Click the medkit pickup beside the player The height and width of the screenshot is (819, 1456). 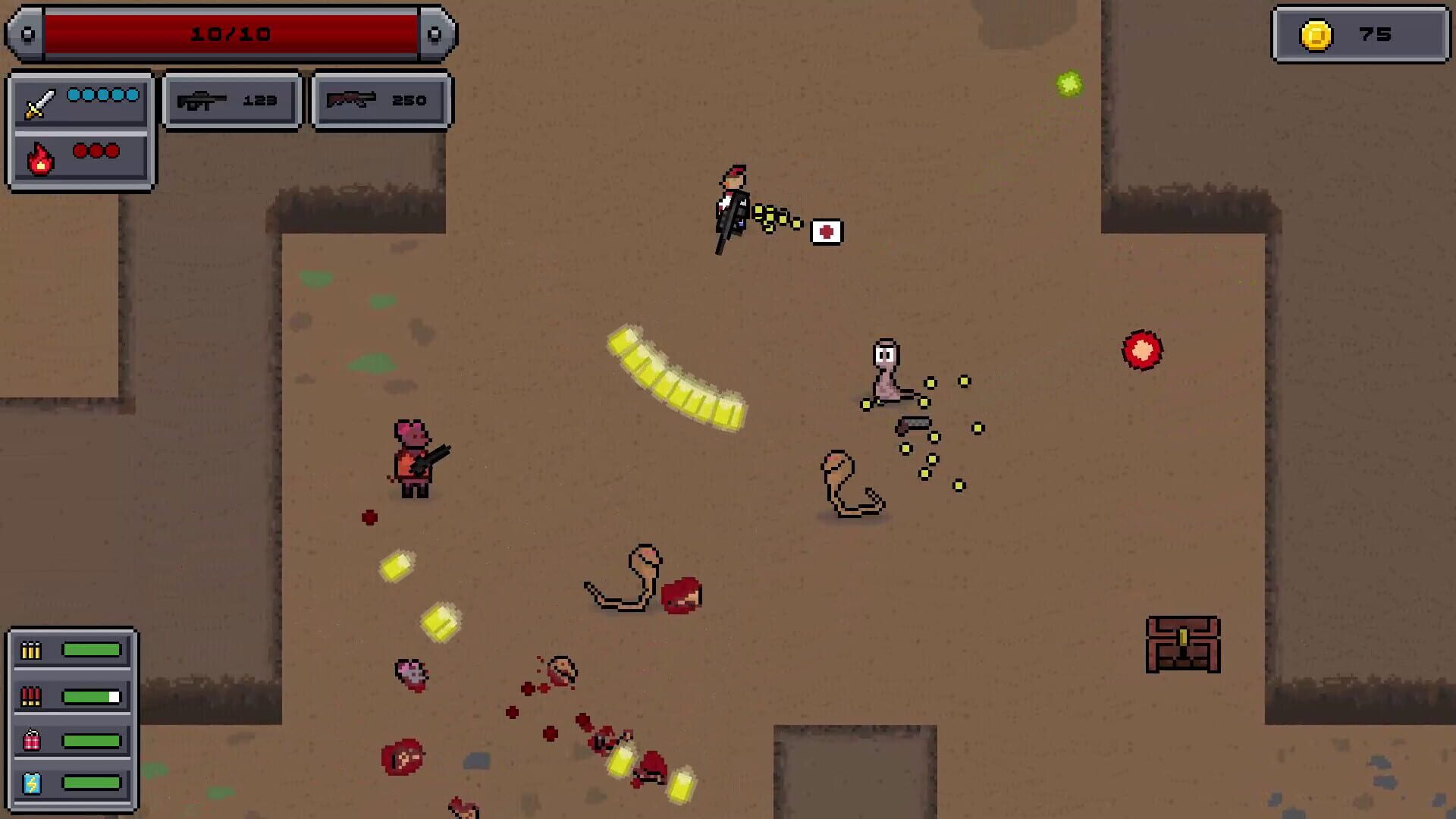[827, 232]
